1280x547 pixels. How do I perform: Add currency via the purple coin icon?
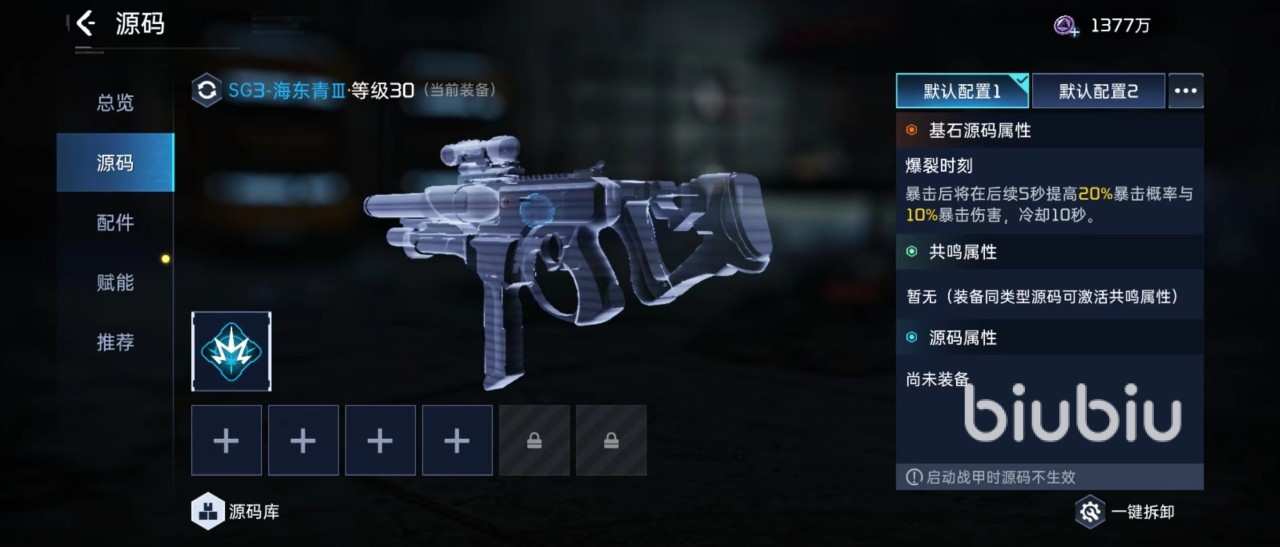[x=1067, y=26]
